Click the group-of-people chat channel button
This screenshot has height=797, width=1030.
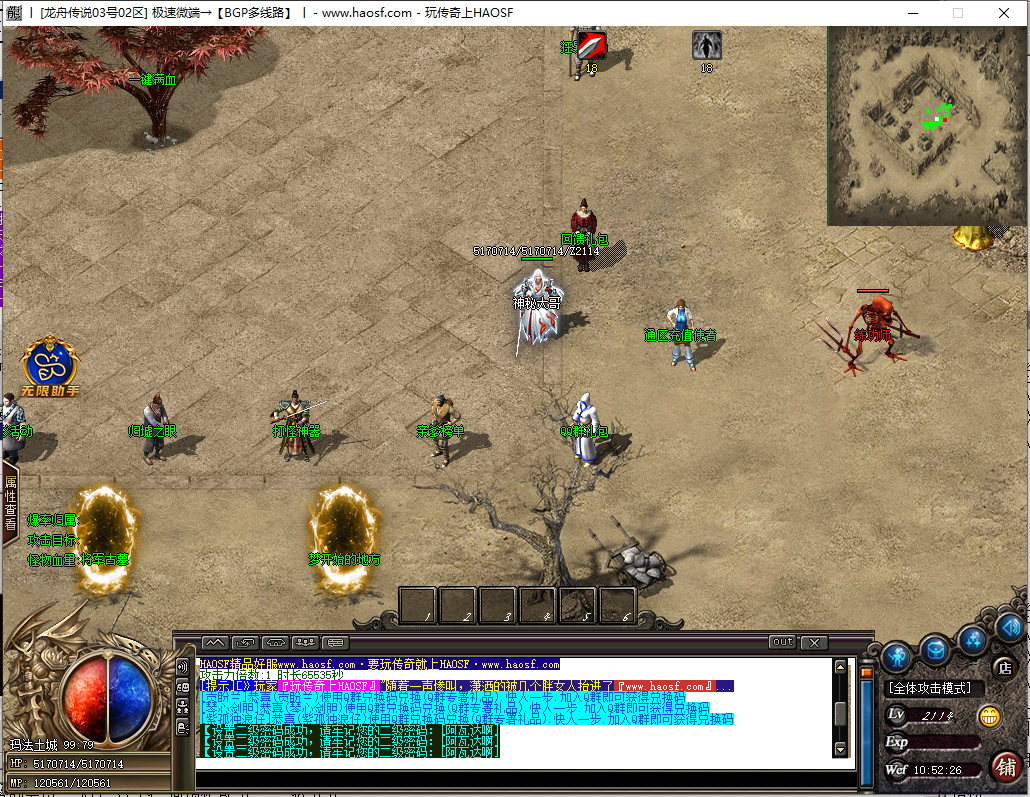(x=306, y=642)
